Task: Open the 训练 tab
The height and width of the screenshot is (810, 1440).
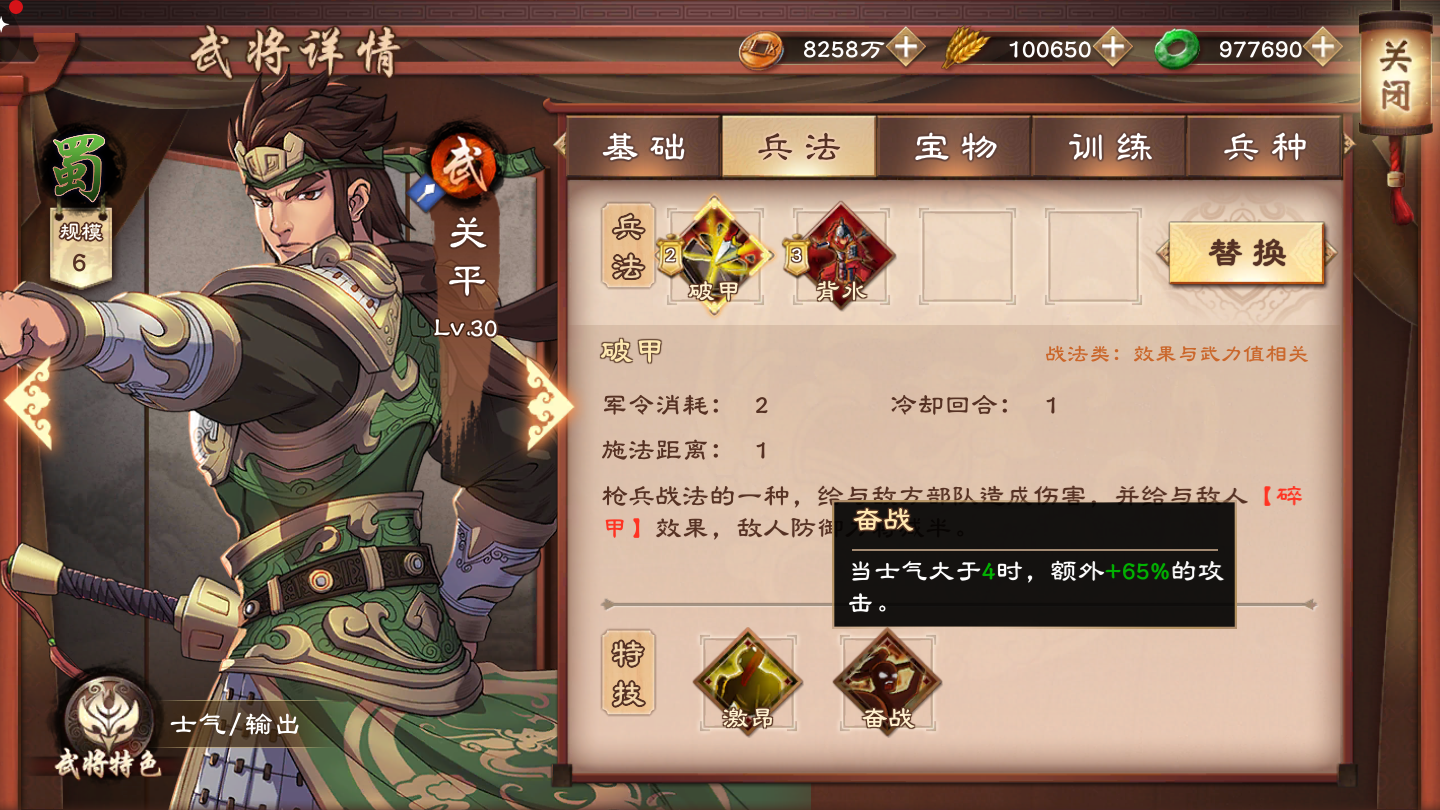Action: (1110, 146)
